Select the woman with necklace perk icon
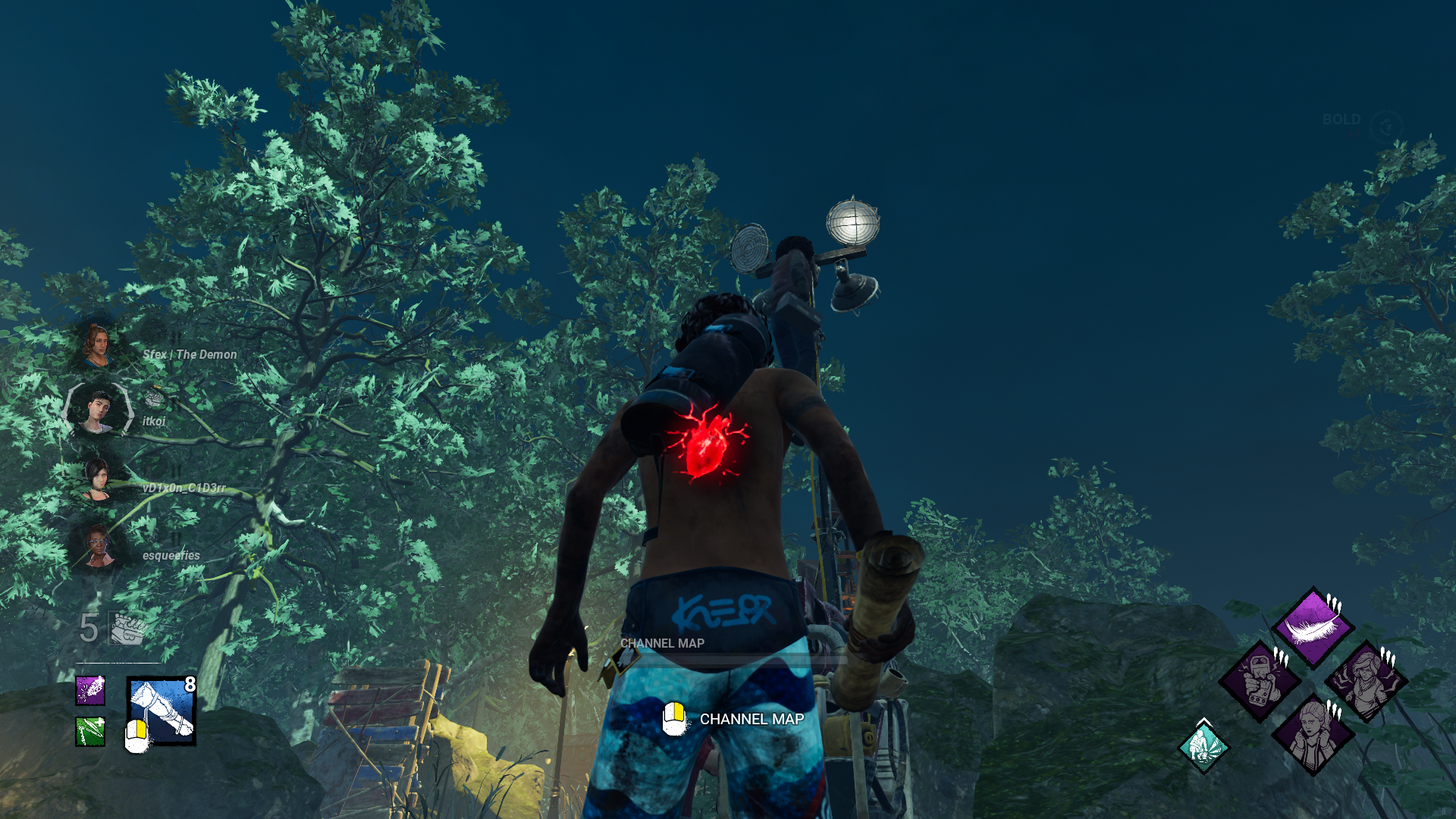 [x=1366, y=680]
